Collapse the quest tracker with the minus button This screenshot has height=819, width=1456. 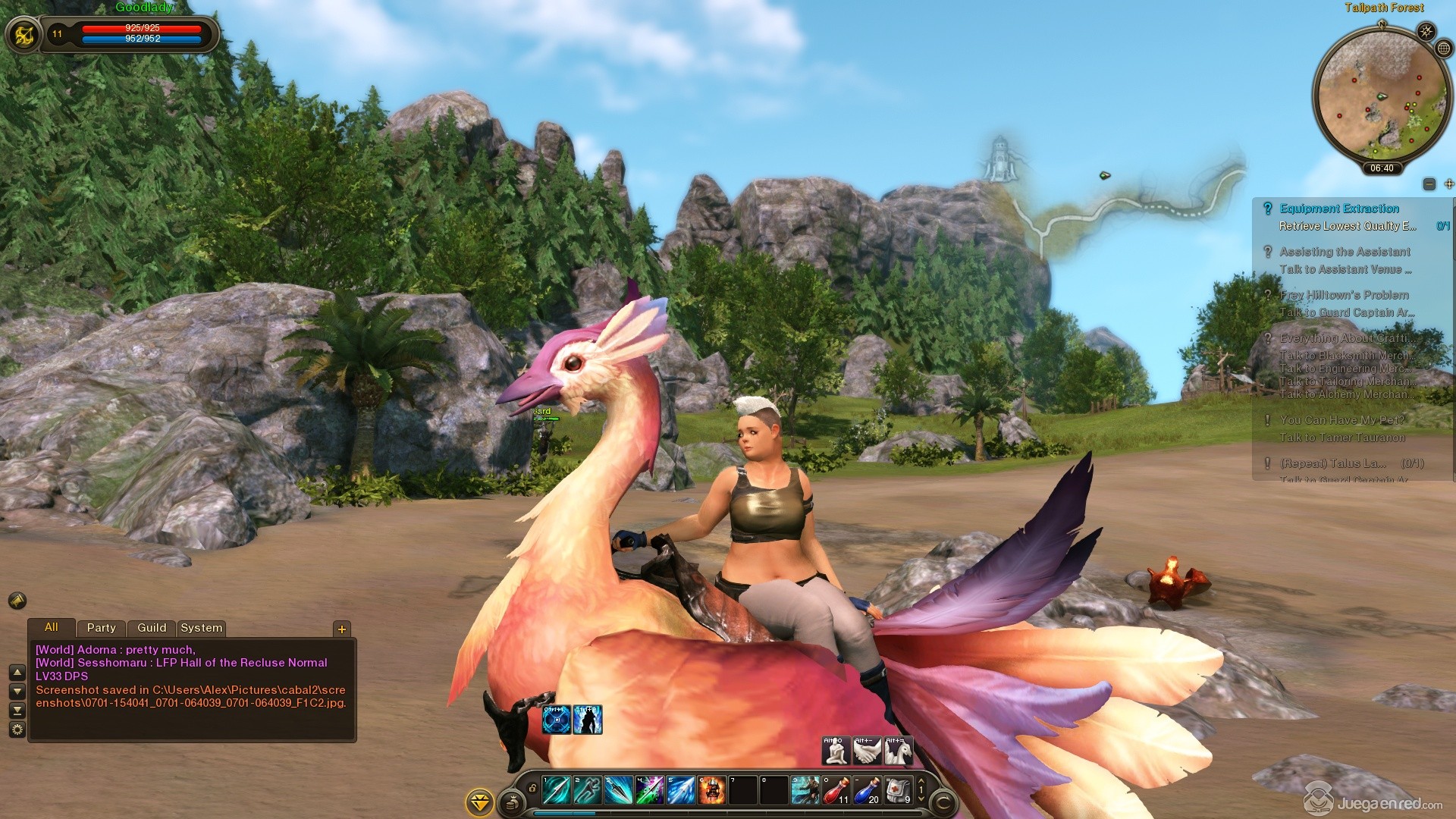coord(1429,184)
